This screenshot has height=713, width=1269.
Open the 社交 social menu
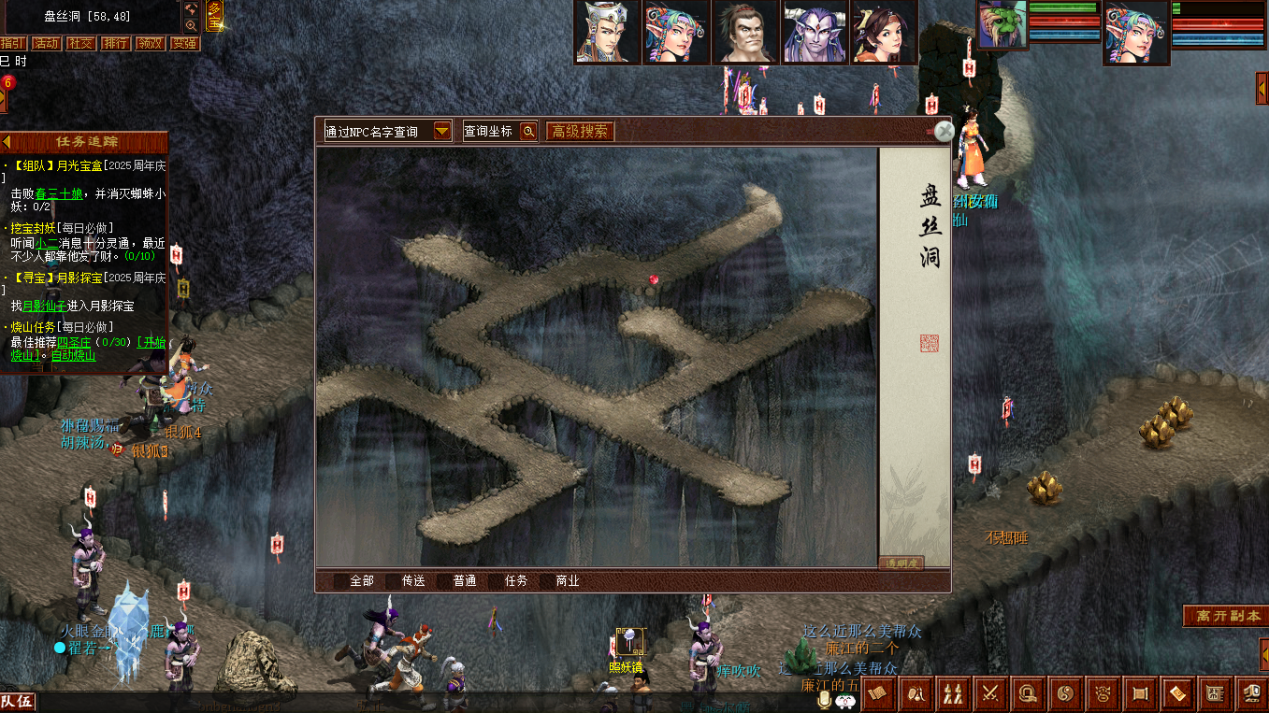point(81,43)
